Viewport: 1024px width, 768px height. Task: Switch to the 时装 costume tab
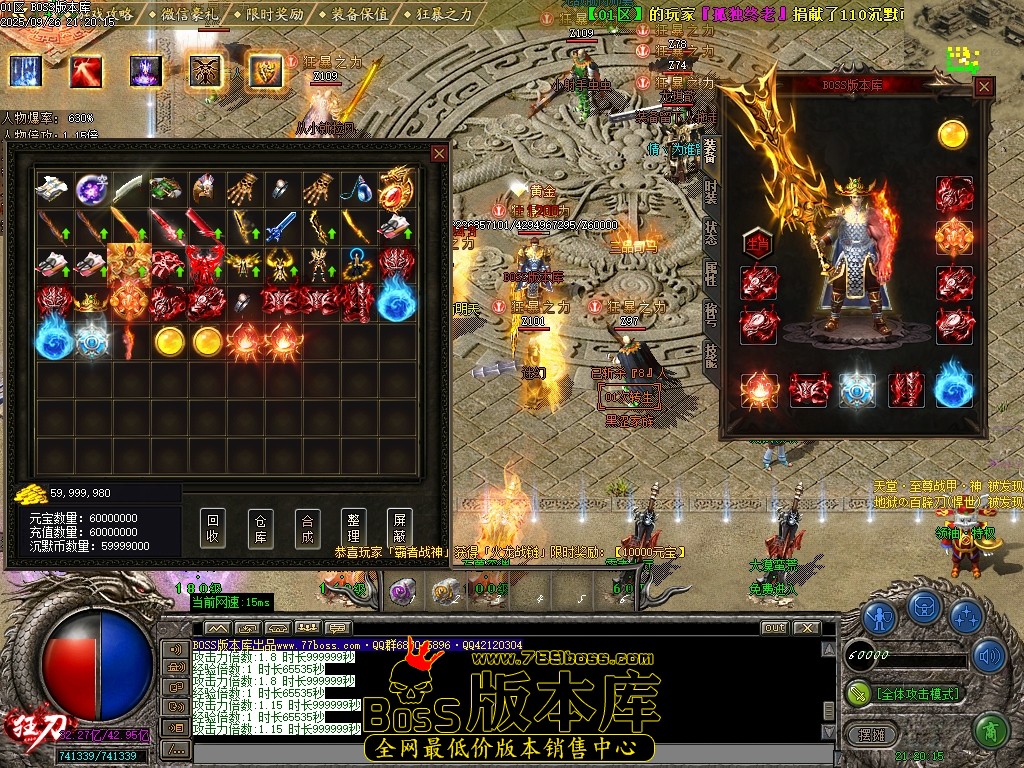click(x=710, y=190)
